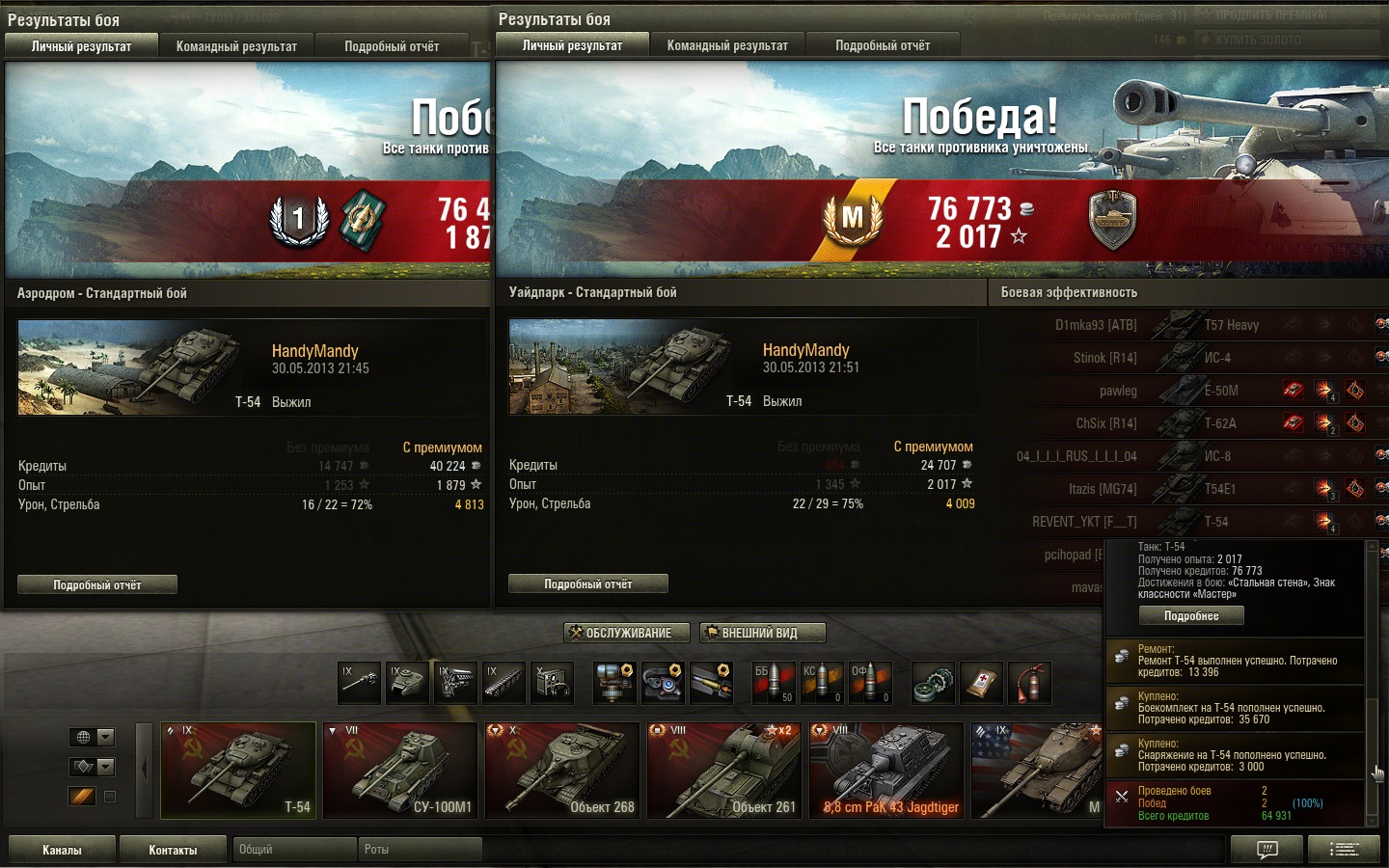Viewport: 1389px width, 868px height.
Task: Open the Контакты contacts list
Action: (173, 850)
